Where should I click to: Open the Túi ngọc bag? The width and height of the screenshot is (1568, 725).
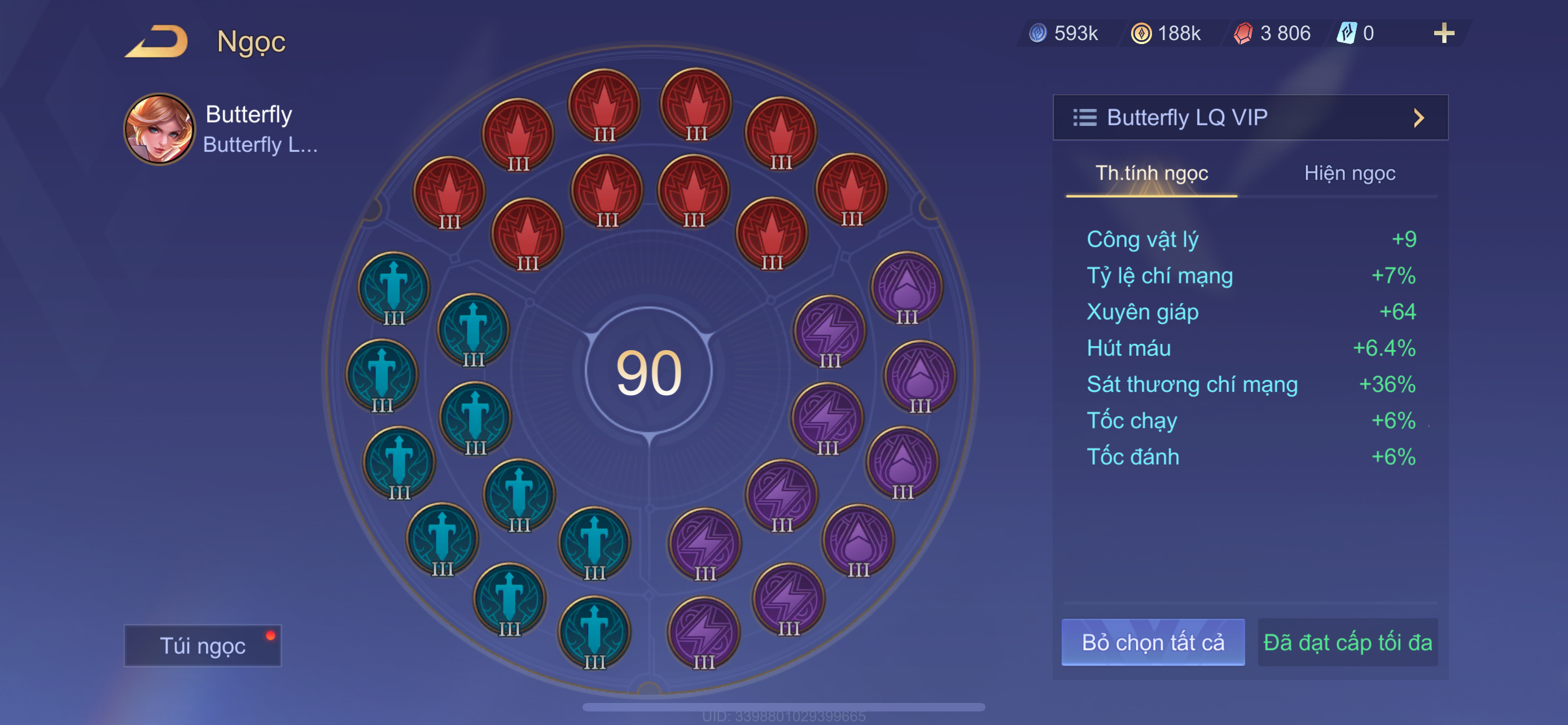(202, 645)
